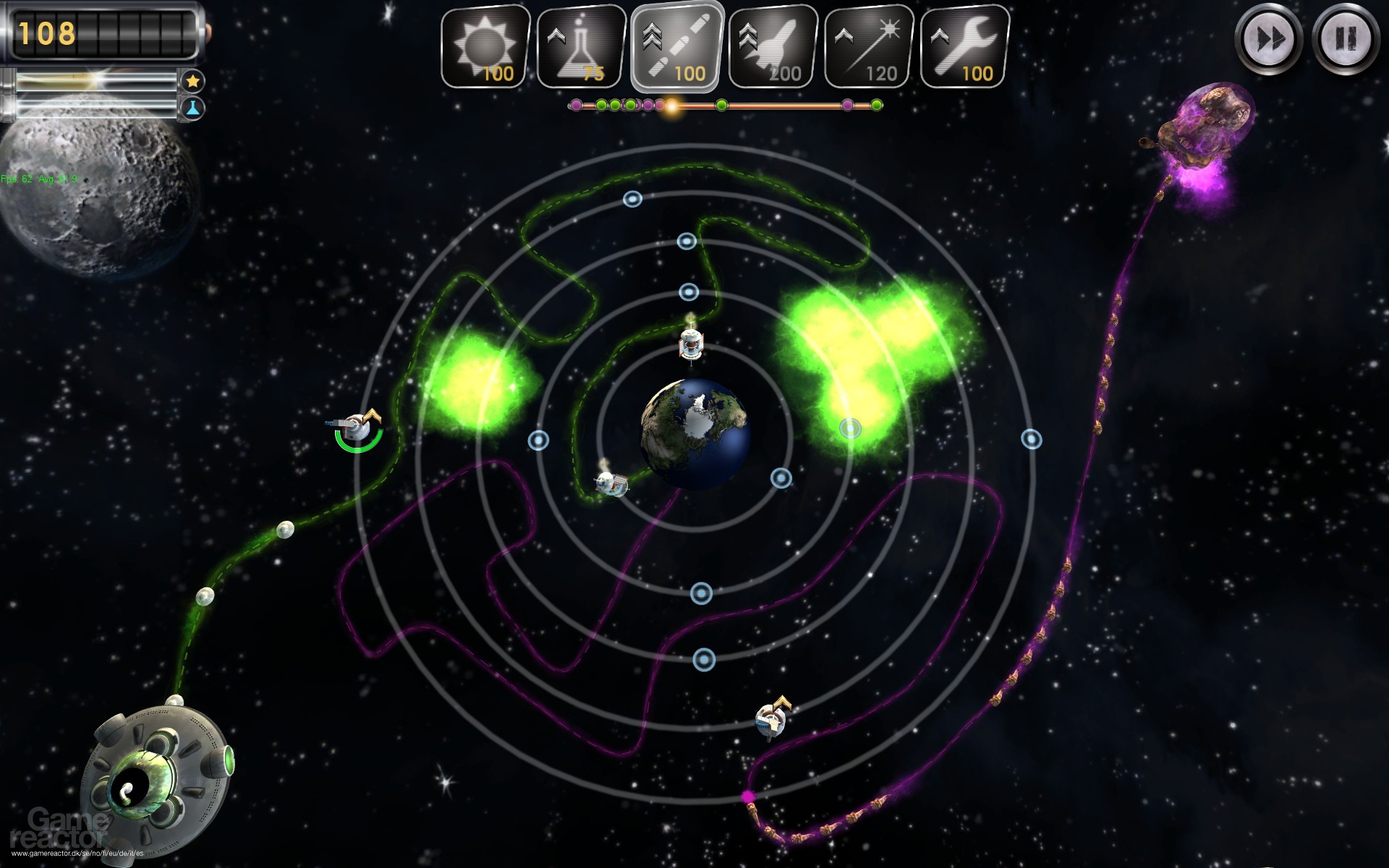Viewport: 1389px width, 868px height.
Task: Click the gold star icon
Action: (192, 81)
